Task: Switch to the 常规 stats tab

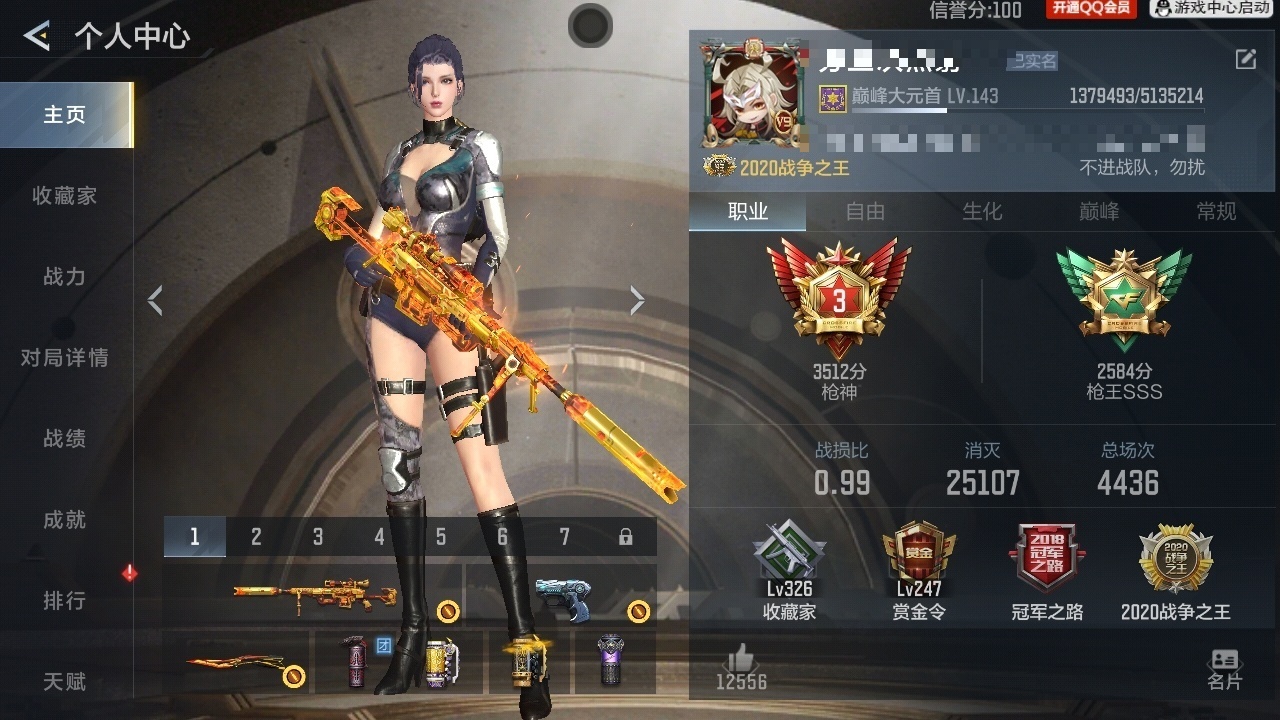Action: click(x=1216, y=211)
